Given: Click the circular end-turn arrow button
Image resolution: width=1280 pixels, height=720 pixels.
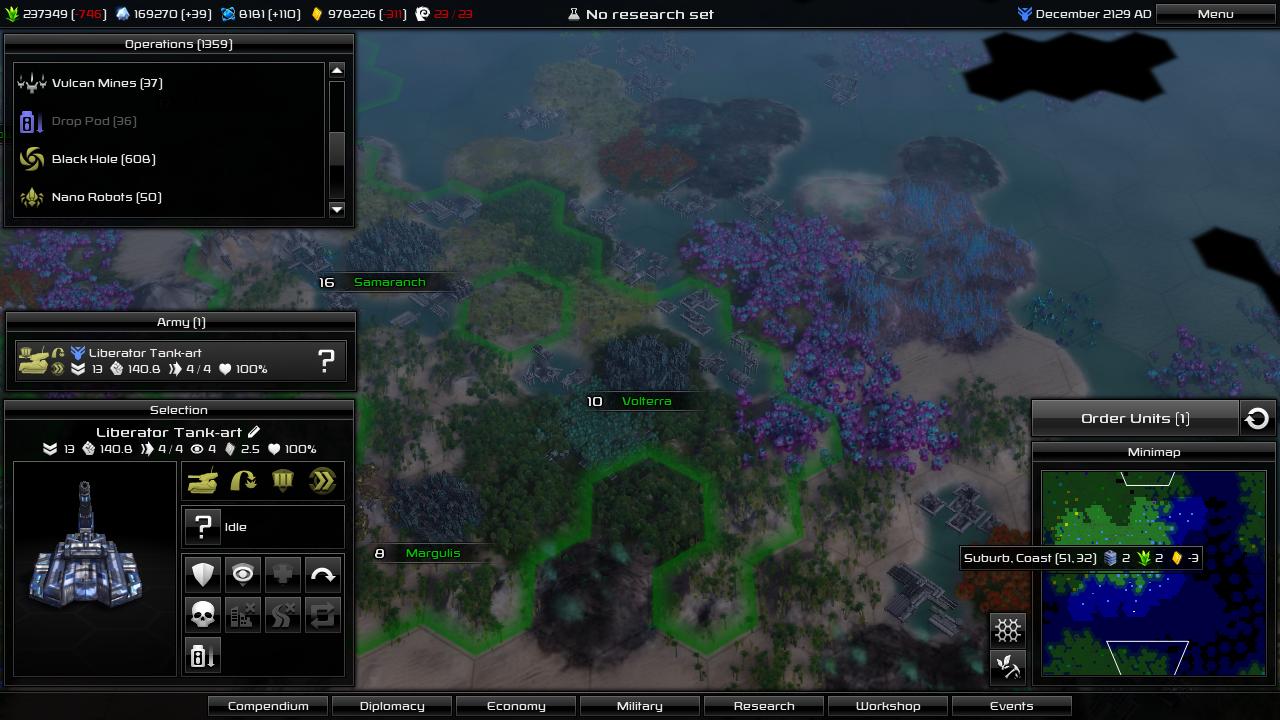Looking at the screenshot, I should point(1257,418).
